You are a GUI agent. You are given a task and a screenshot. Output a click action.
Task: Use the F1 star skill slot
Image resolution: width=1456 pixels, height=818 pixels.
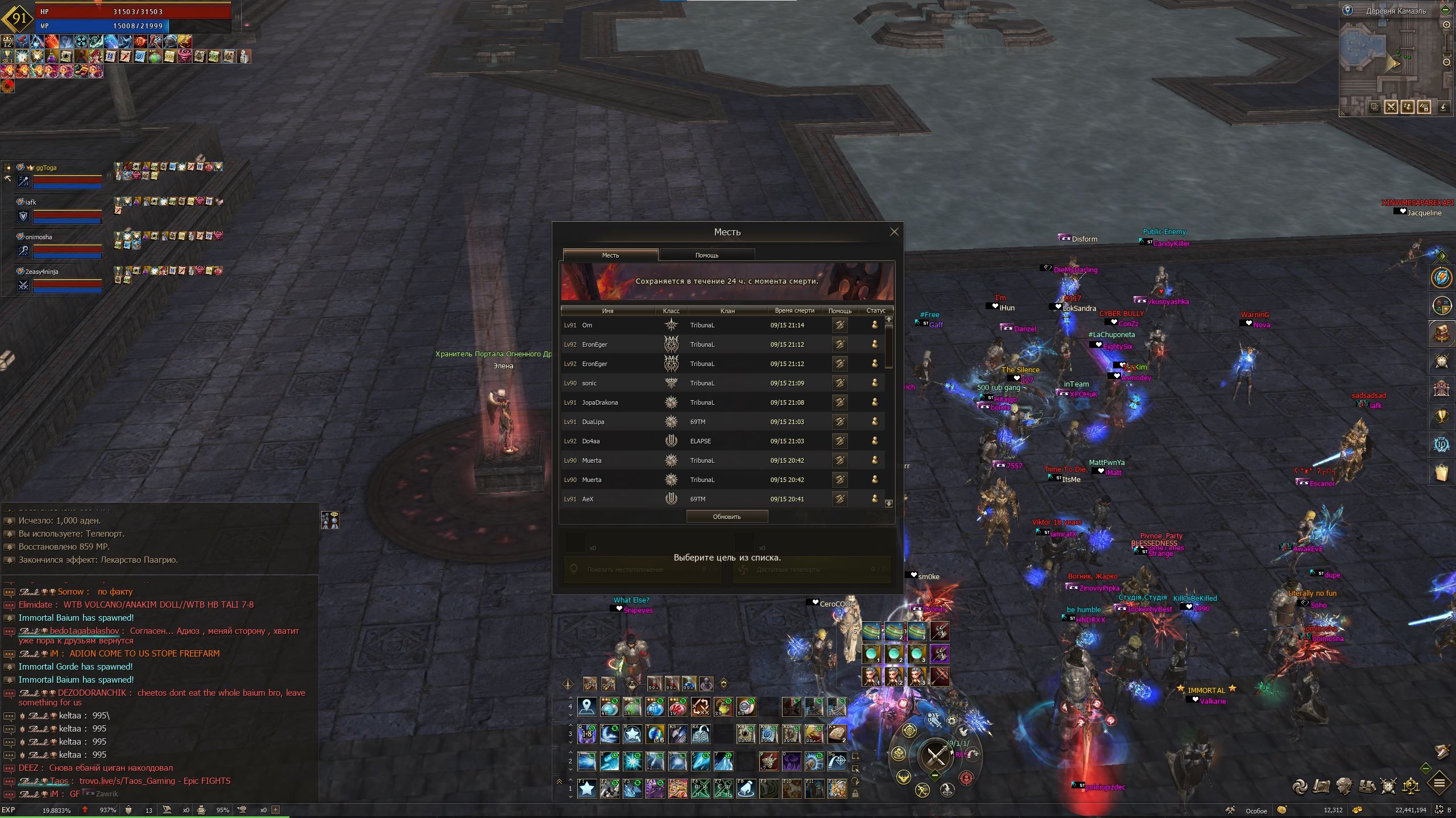(x=586, y=788)
